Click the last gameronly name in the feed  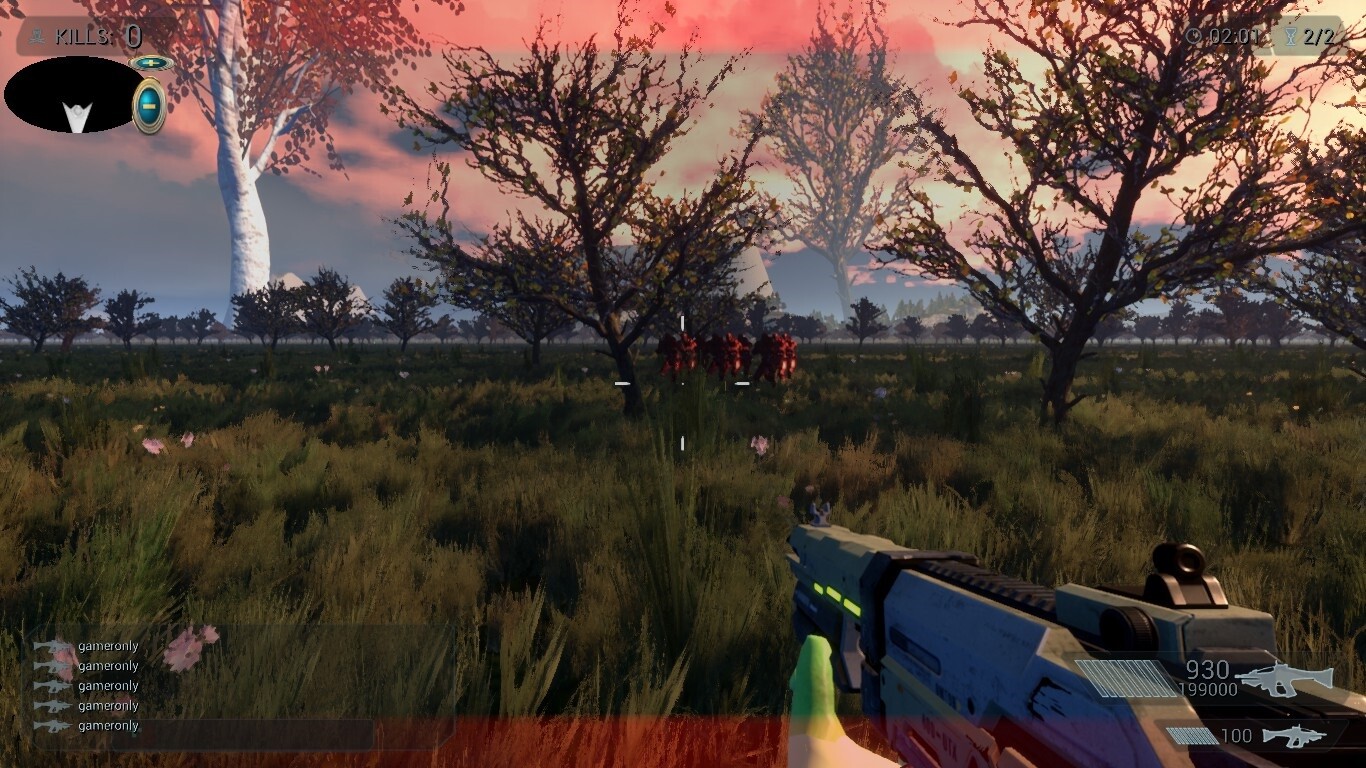(x=108, y=726)
